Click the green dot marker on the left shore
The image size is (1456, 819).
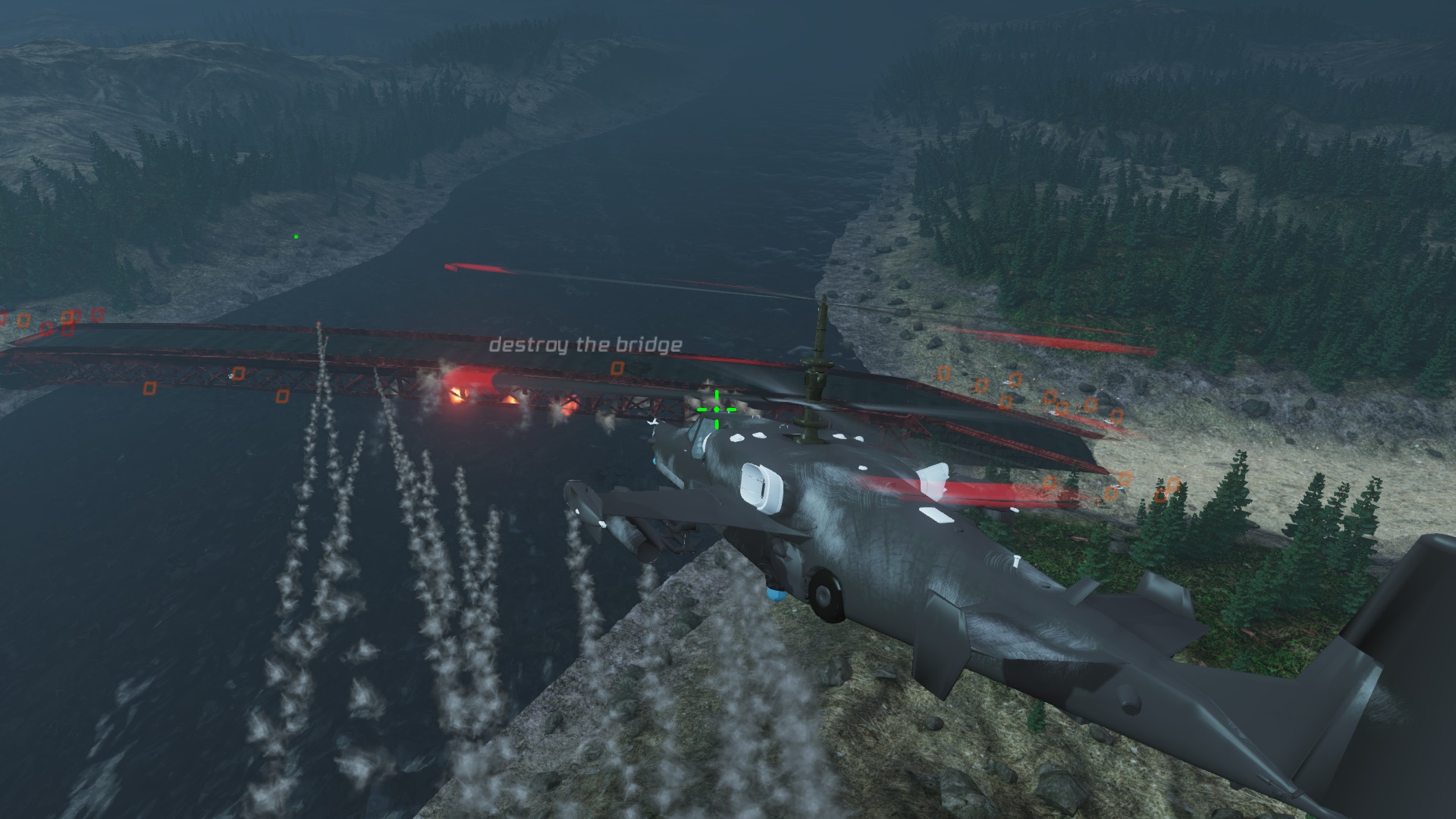(x=295, y=236)
